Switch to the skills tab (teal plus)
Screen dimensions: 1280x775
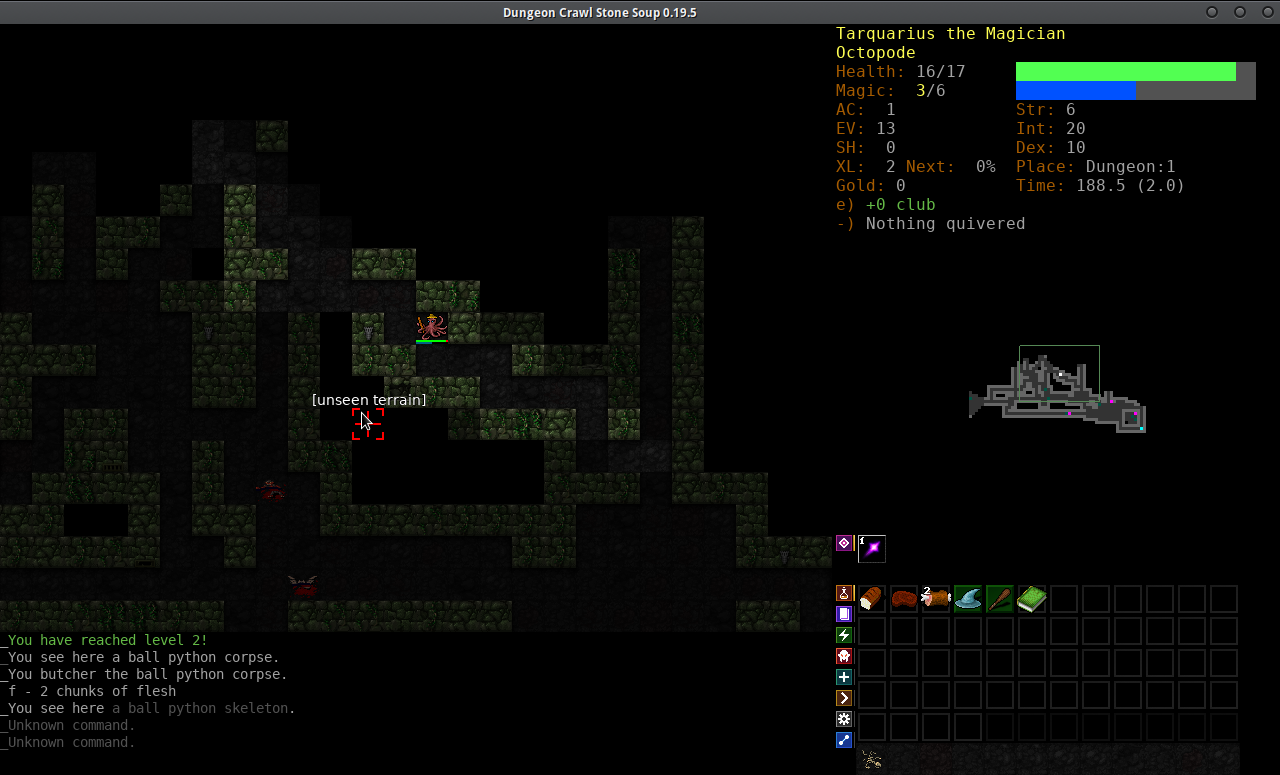(x=844, y=677)
